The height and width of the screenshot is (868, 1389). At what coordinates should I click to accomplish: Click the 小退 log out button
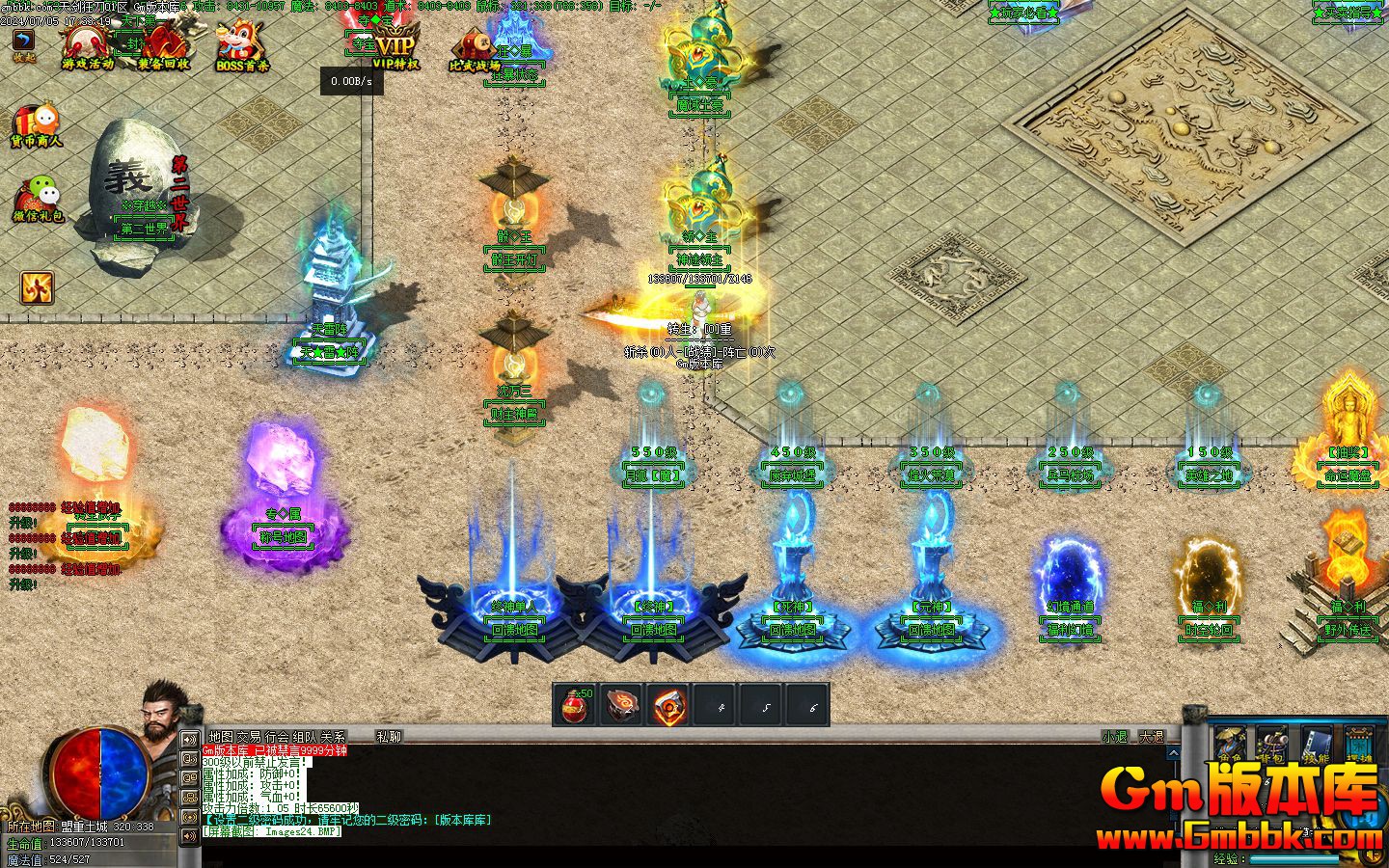(x=1114, y=737)
